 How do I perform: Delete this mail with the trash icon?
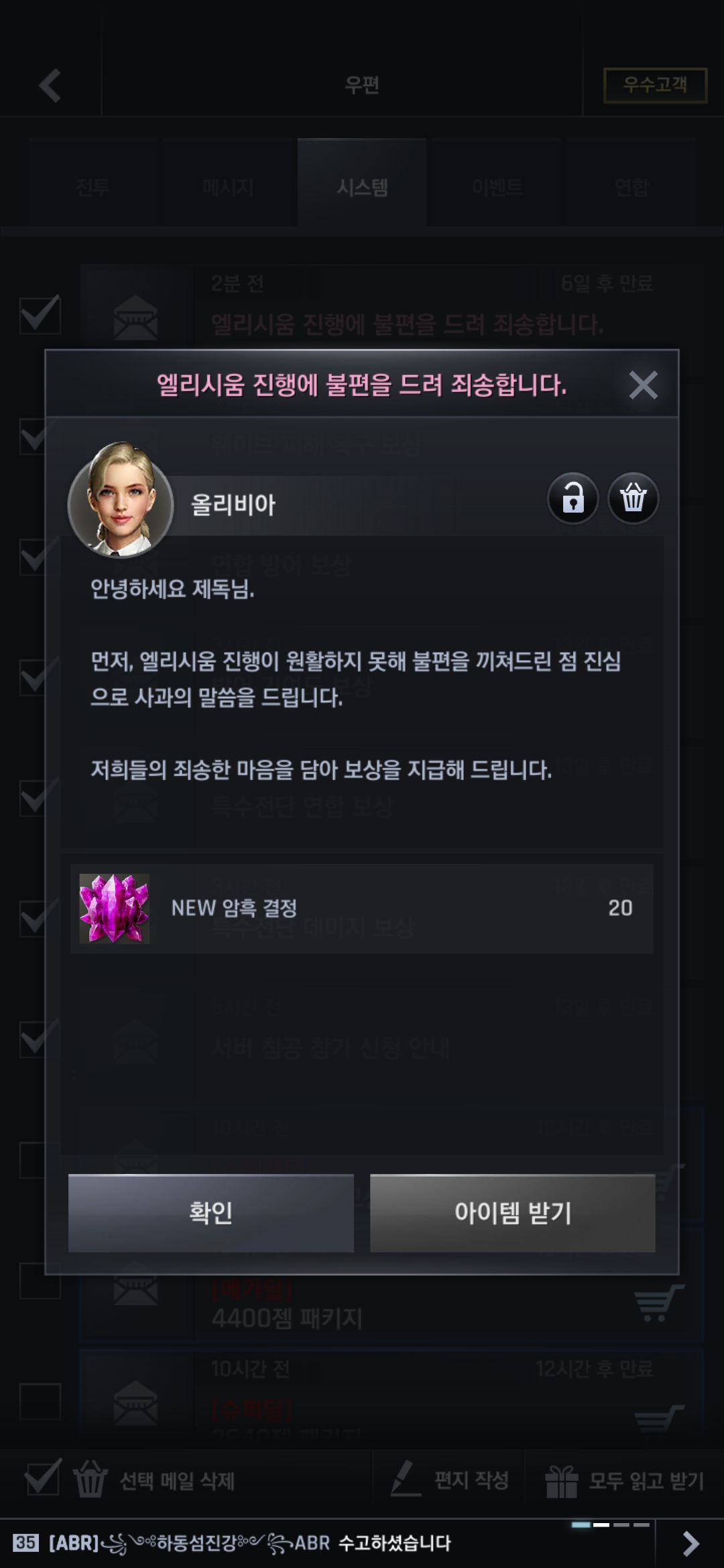point(633,499)
